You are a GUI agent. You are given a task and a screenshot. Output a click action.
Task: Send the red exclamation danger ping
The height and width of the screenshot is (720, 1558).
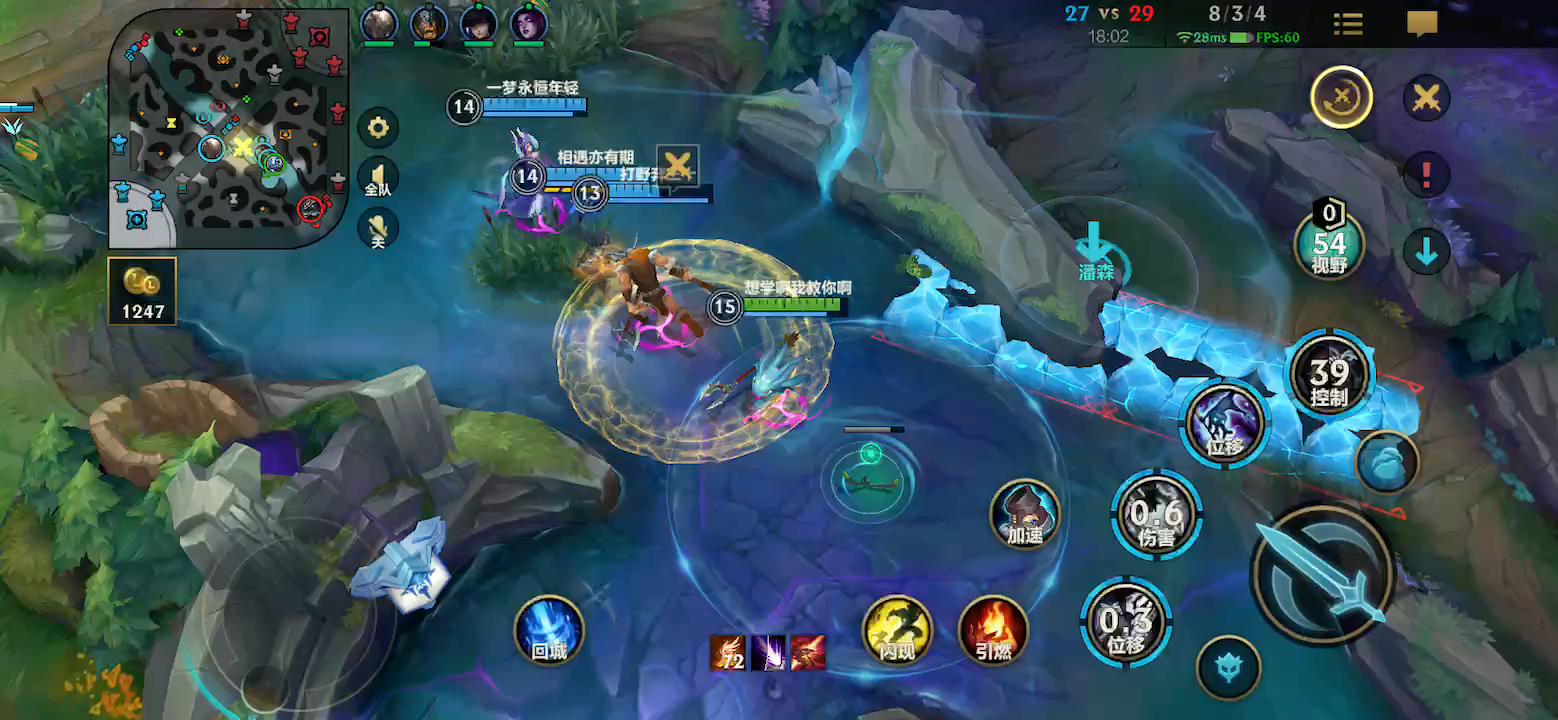click(1427, 175)
